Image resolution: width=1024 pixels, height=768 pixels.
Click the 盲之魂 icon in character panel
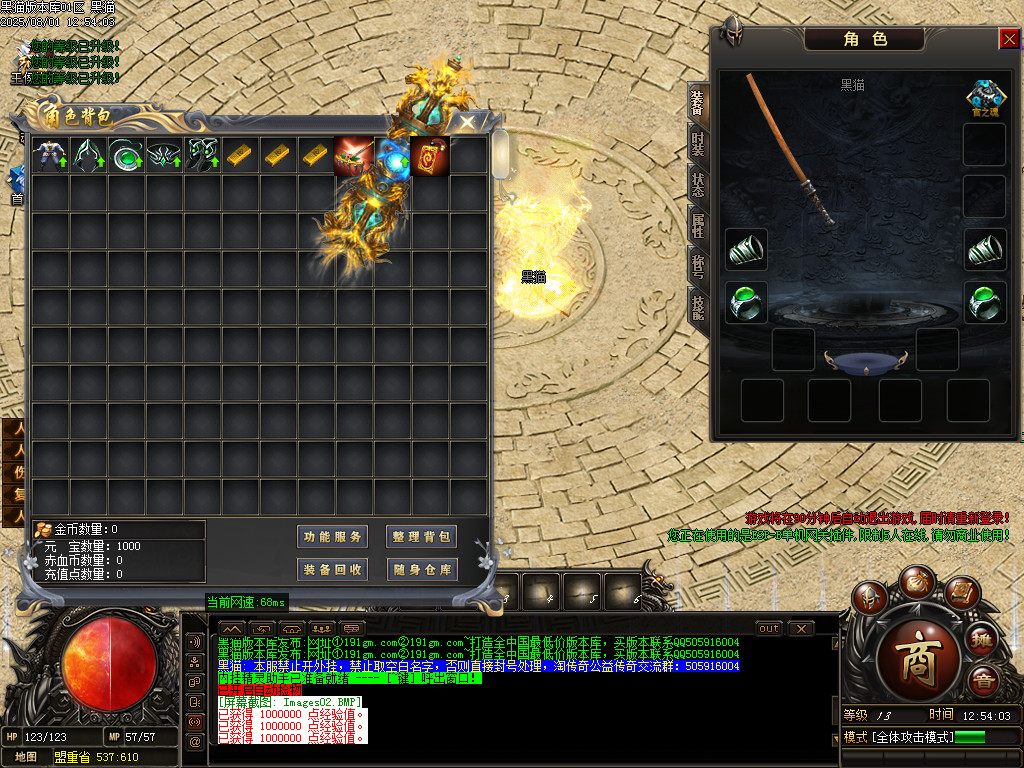(x=985, y=99)
